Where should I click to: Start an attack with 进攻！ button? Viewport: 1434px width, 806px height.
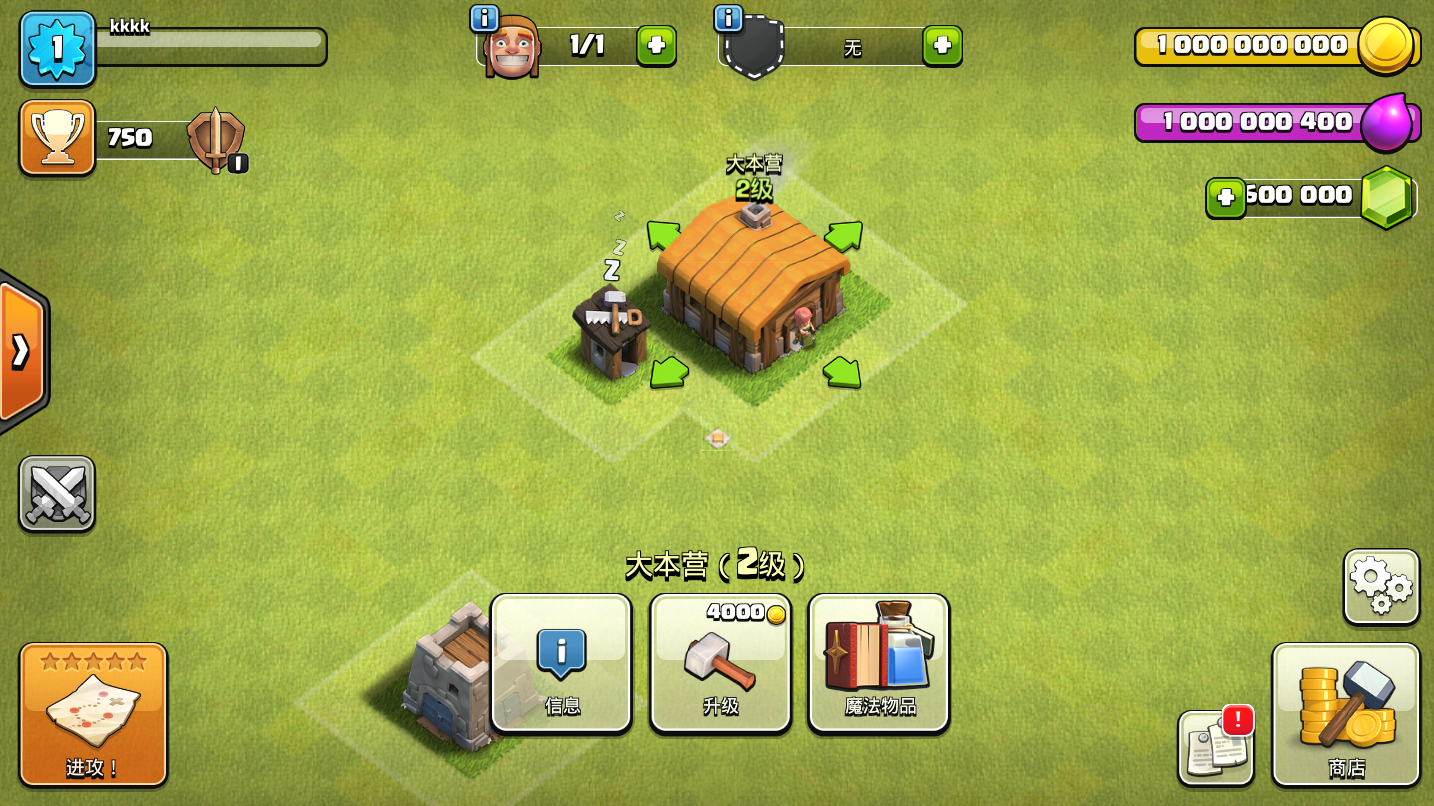(93, 714)
